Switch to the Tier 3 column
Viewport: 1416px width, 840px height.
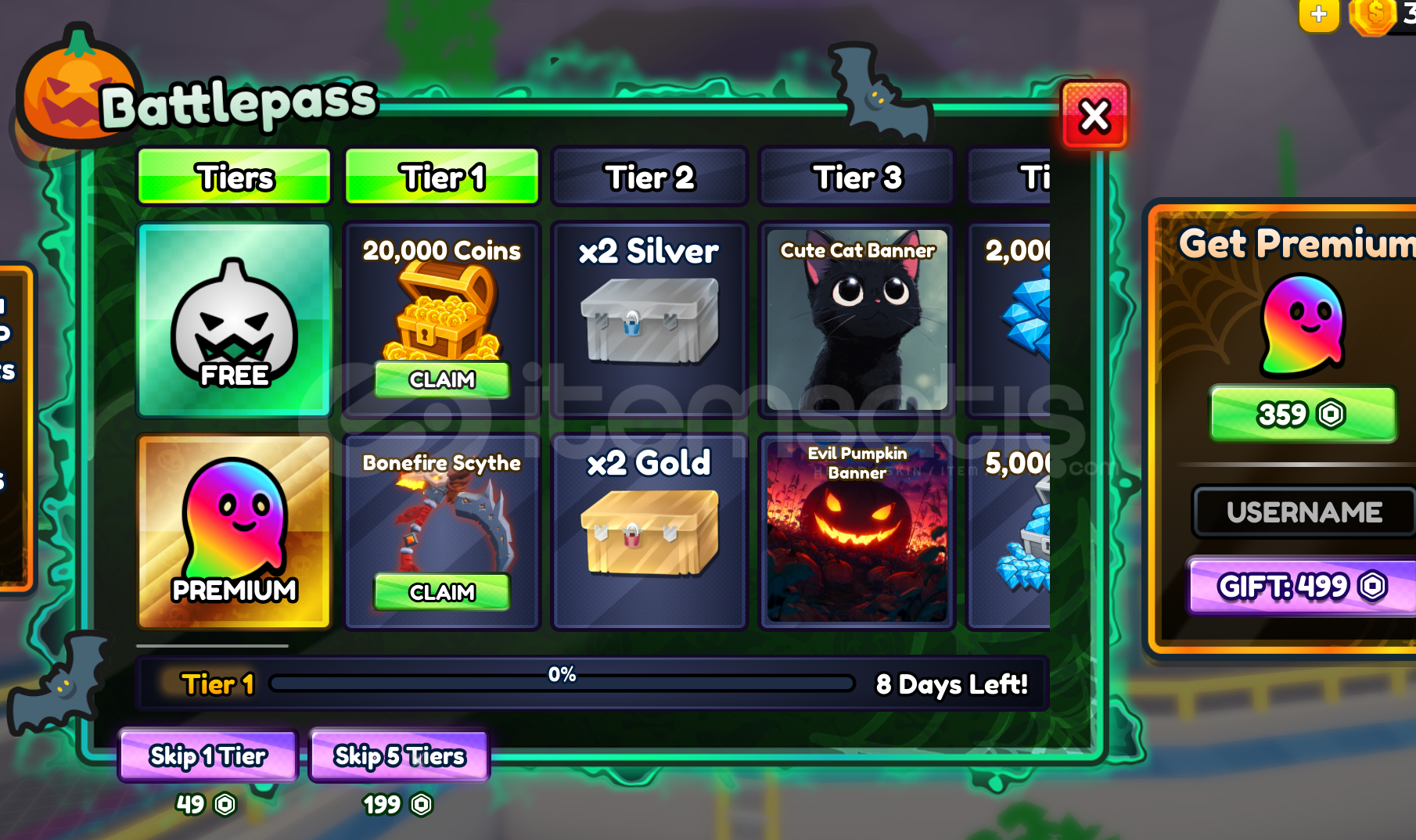pos(856,177)
